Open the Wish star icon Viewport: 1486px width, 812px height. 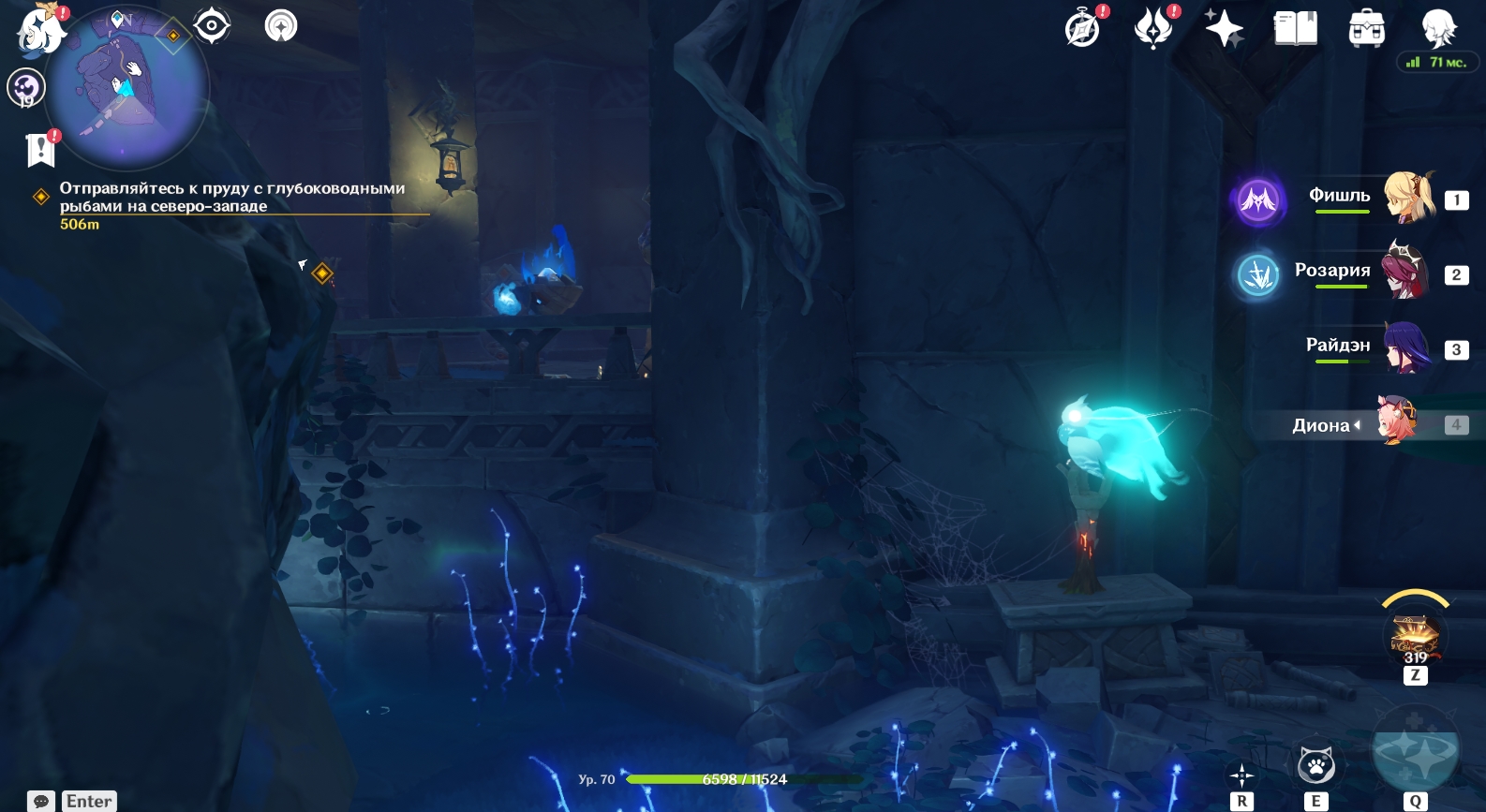(x=1224, y=28)
